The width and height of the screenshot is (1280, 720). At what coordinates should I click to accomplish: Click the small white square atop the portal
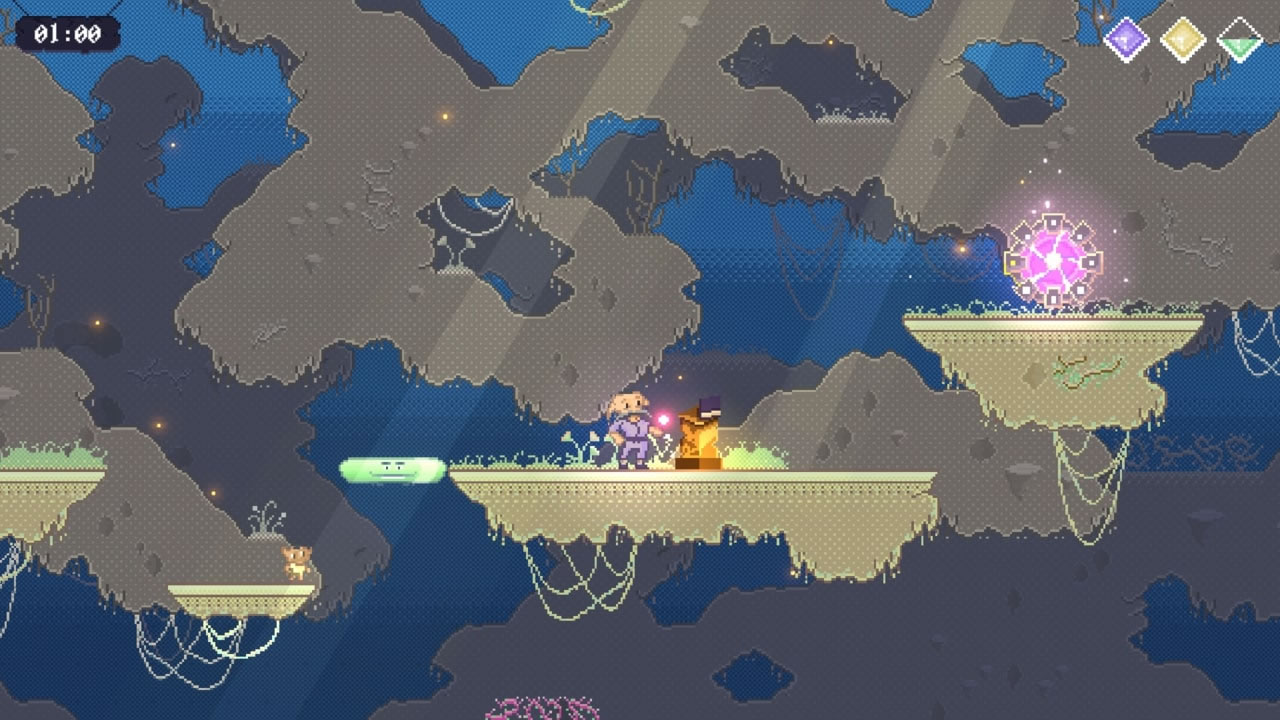[x=1053, y=222]
